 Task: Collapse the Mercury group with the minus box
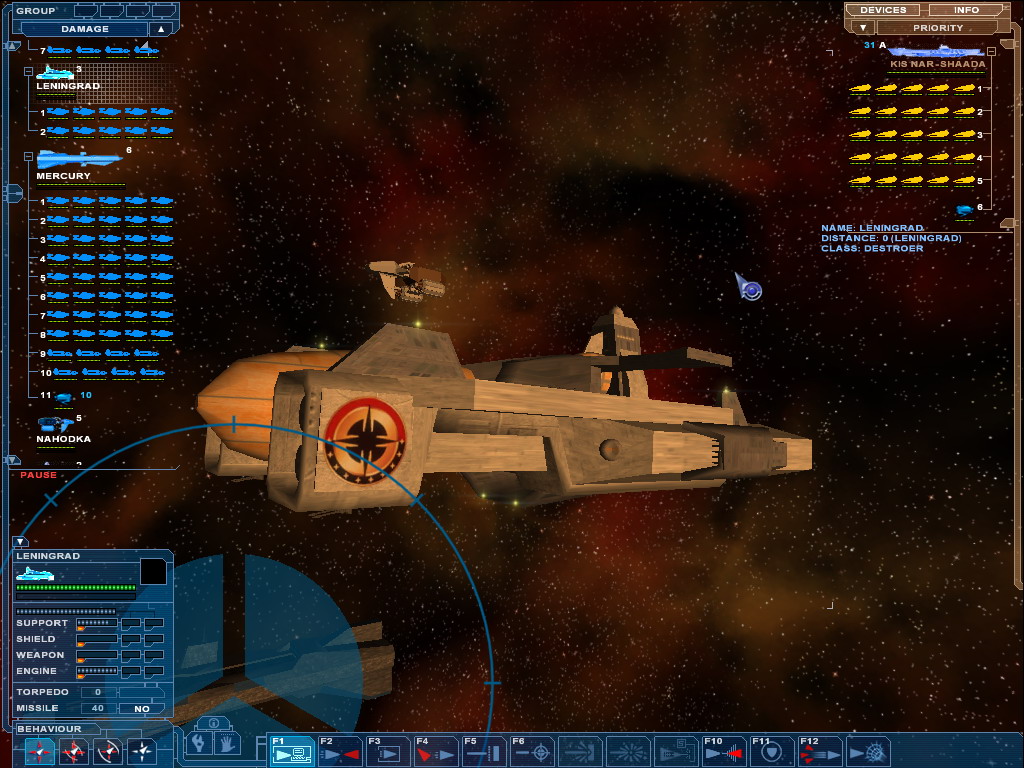pyautogui.click(x=28, y=157)
